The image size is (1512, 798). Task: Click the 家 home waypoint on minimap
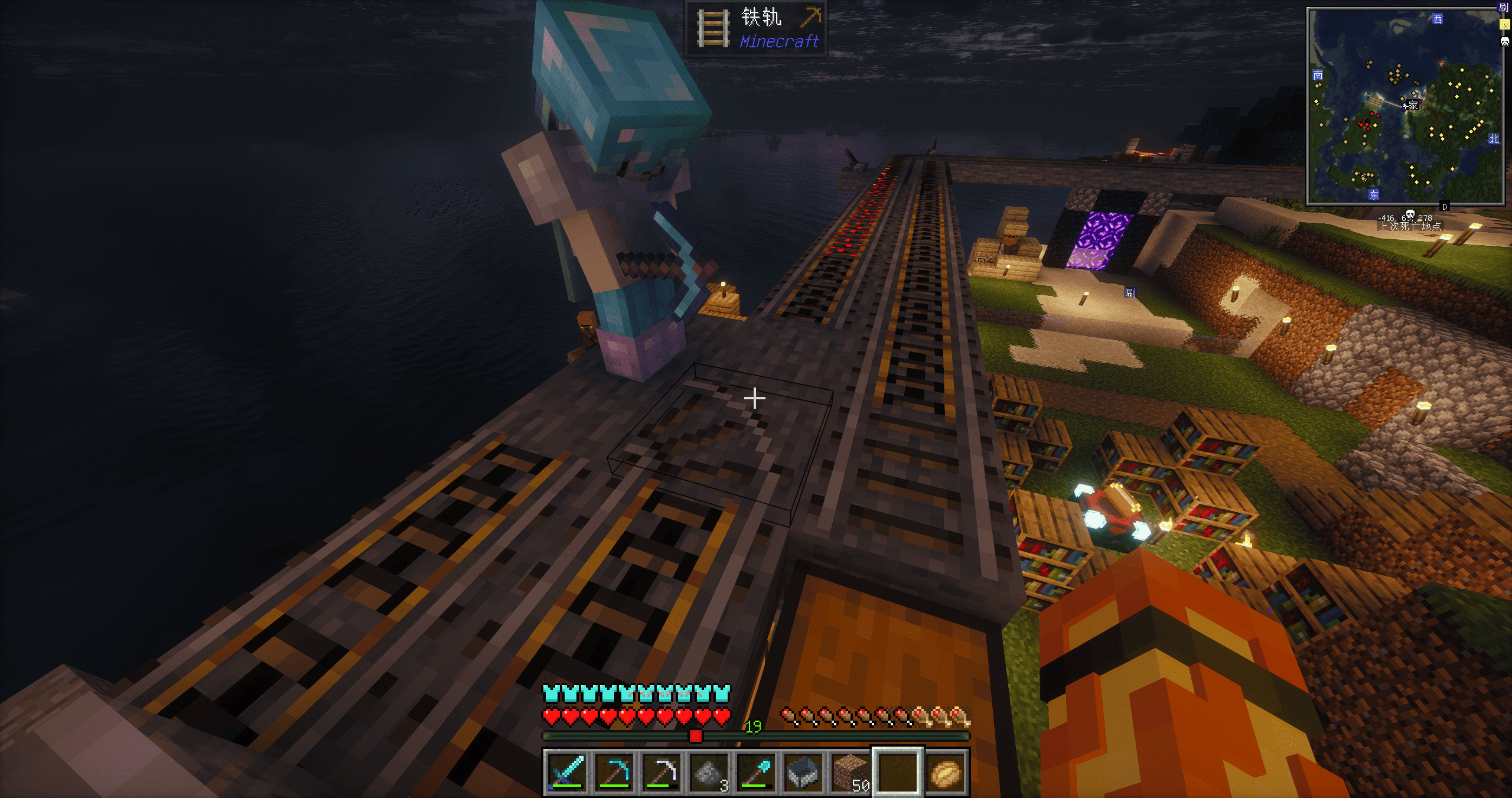(x=1412, y=106)
